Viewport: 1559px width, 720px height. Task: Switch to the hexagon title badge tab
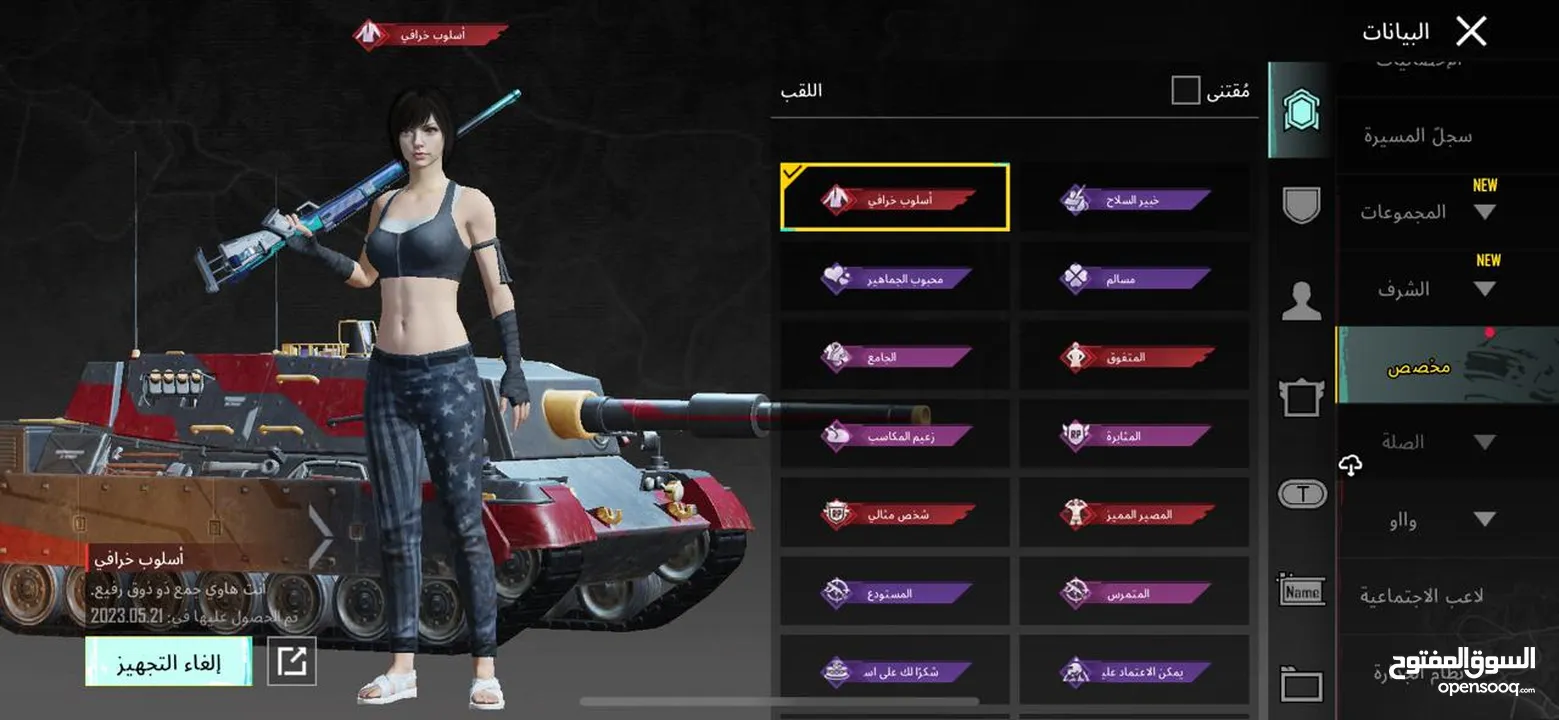tap(1300, 110)
